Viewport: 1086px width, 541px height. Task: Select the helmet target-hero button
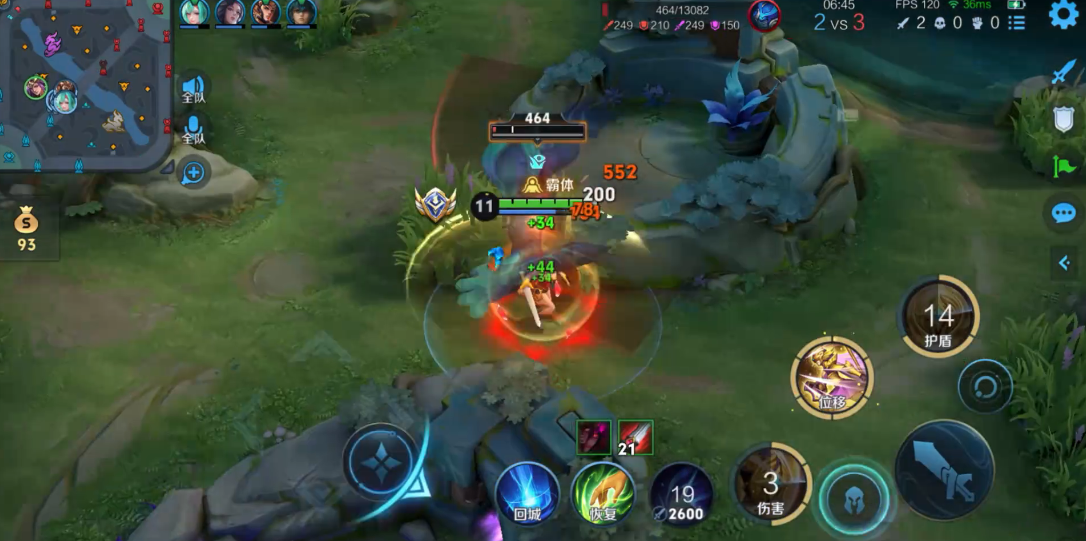pyautogui.click(x=853, y=497)
